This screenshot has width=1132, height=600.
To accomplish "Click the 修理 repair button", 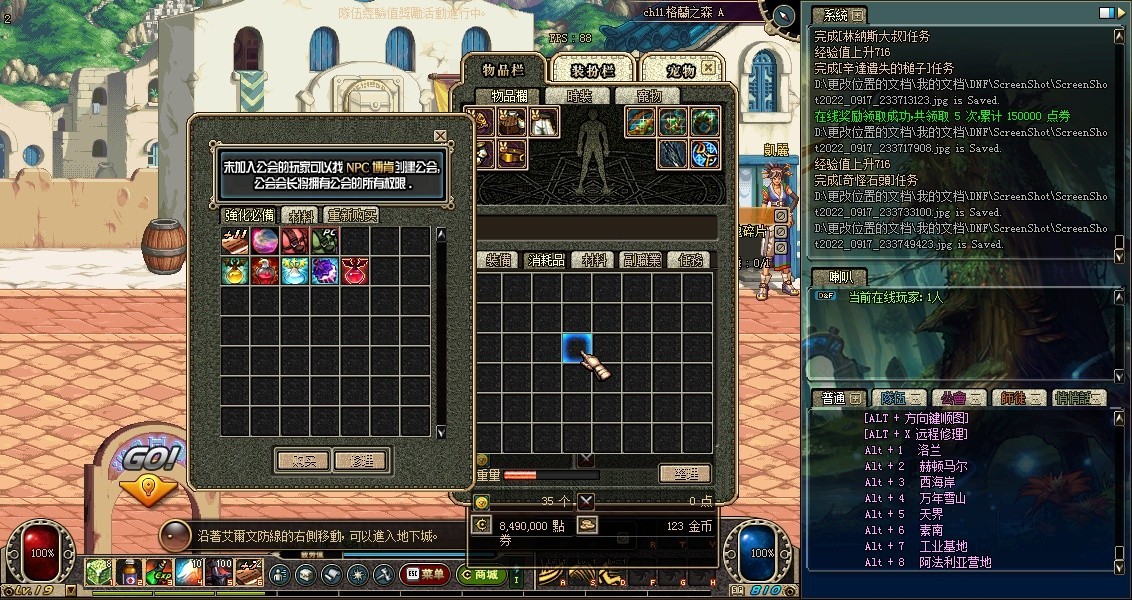I will [361, 461].
